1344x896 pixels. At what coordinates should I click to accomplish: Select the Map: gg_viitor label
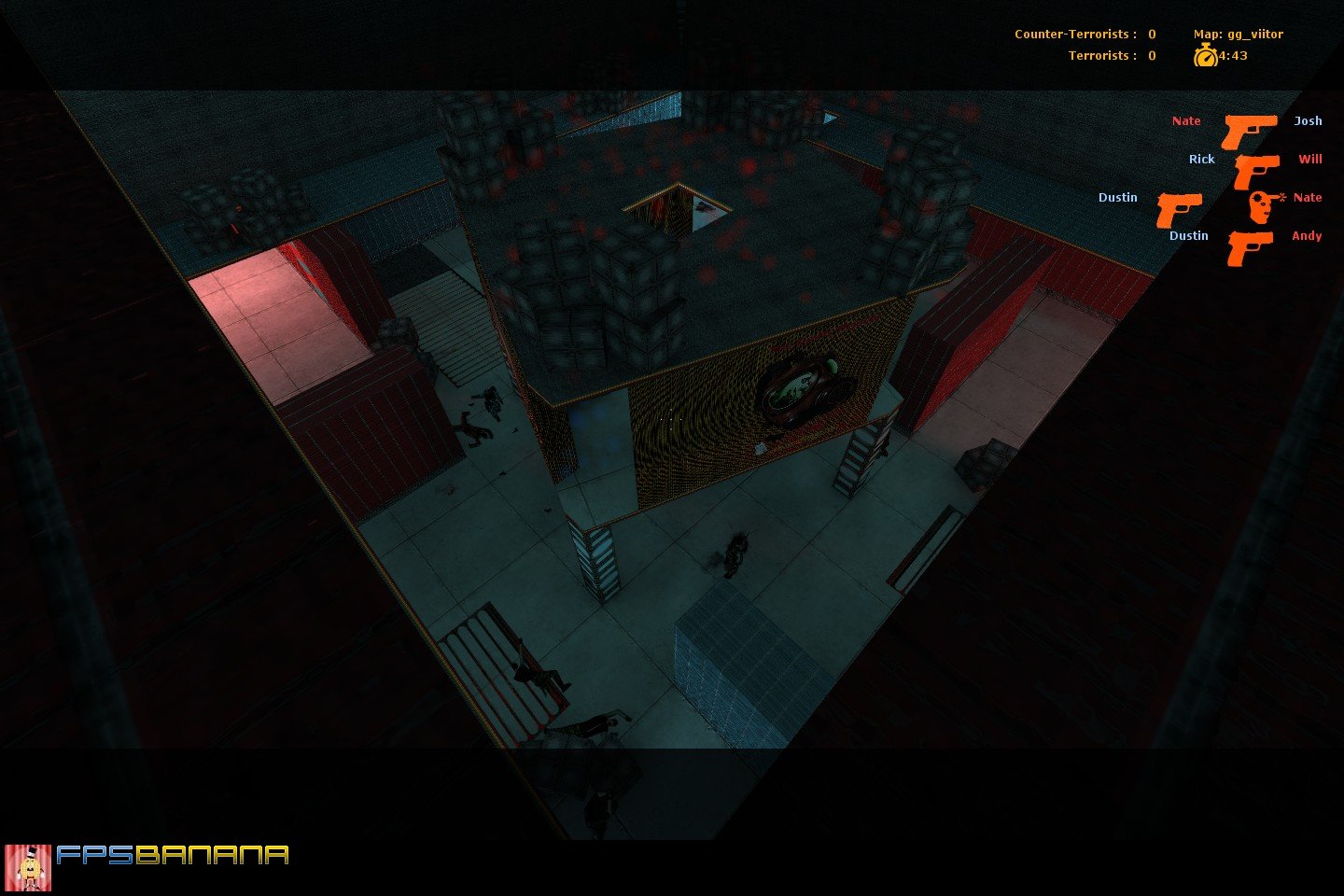1239,34
